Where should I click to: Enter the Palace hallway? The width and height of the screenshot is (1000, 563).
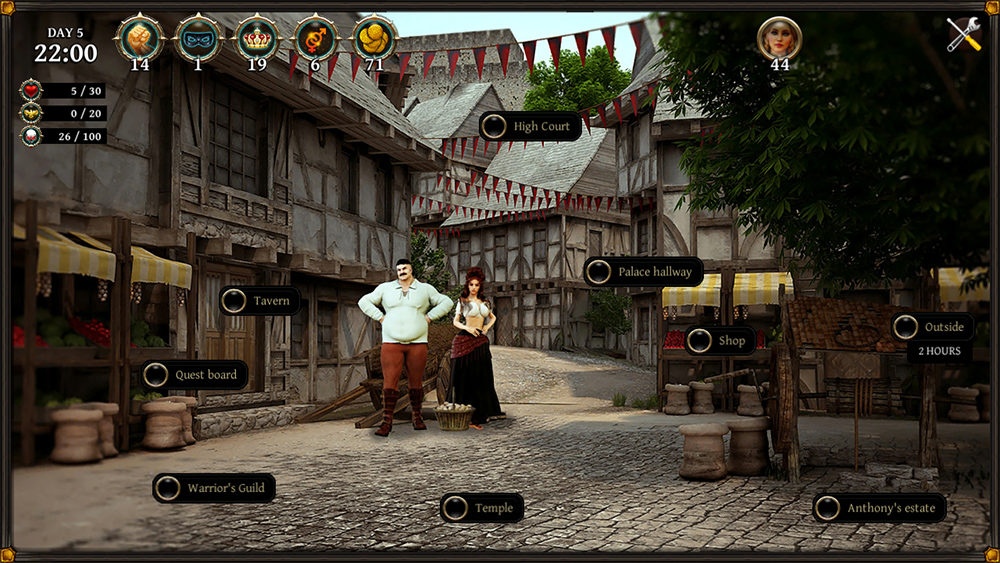pos(643,272)
